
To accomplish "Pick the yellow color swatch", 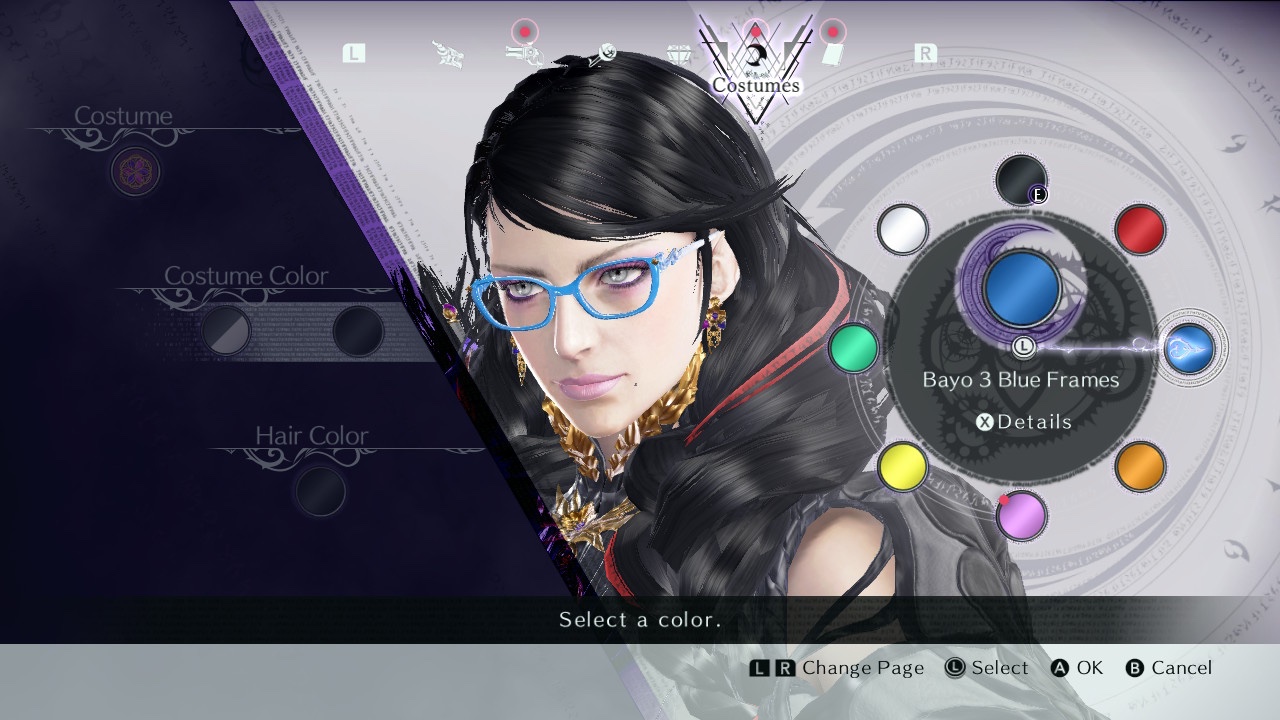I will tap(902, 467).
